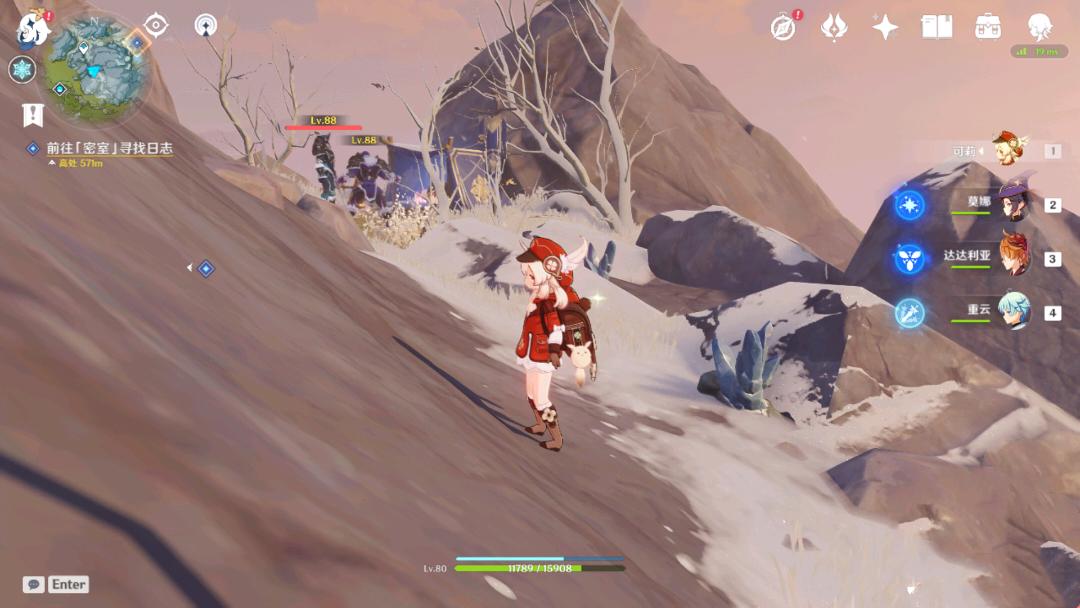The width and height of the screenshot is (1080, 608).
Task: Switch to party member 莫娜
Action: point(1012,204)
